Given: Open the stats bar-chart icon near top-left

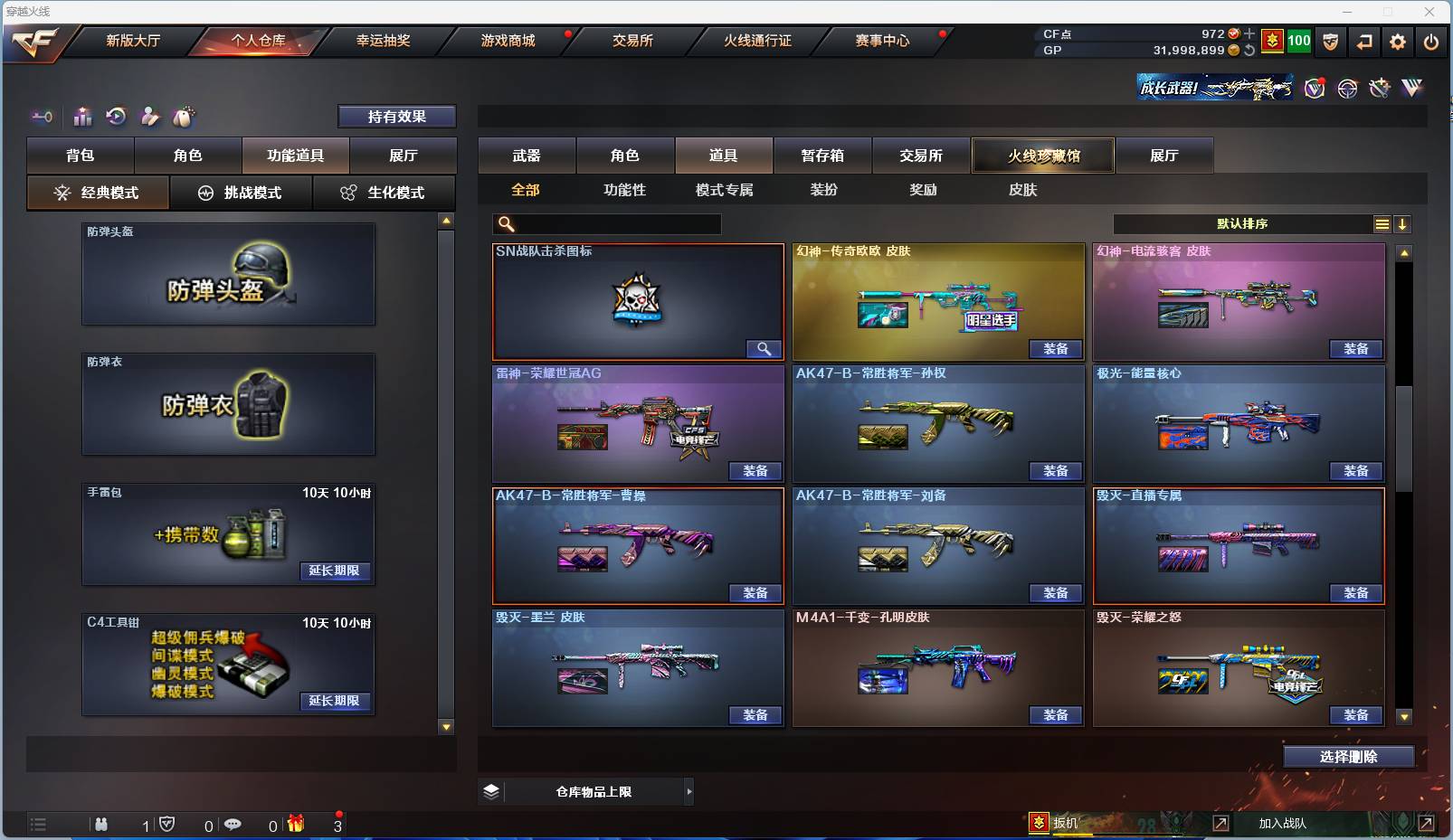Looking at the screenshot, I should tap(82, 117).
